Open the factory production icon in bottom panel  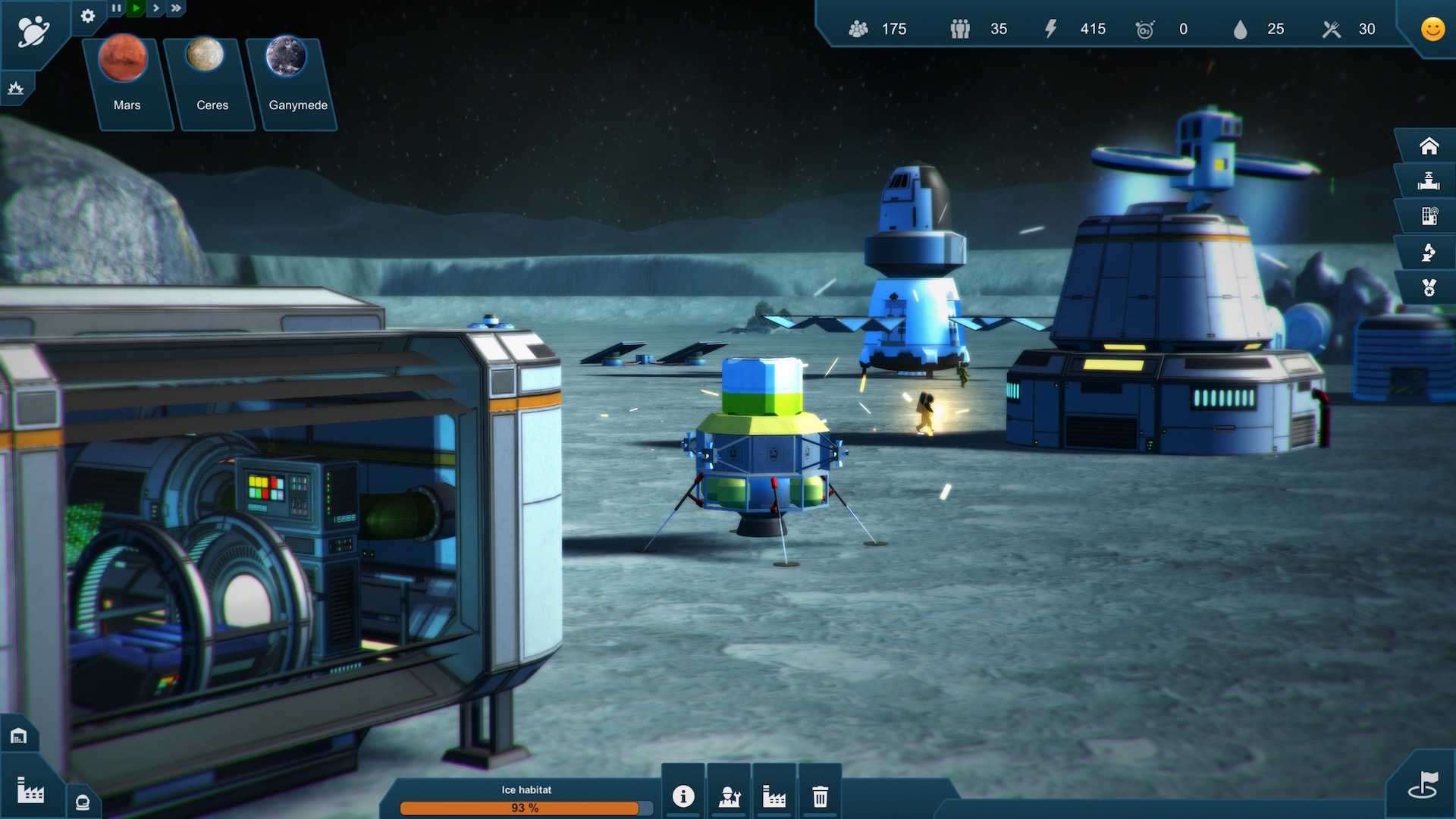[x=774, y=795]
